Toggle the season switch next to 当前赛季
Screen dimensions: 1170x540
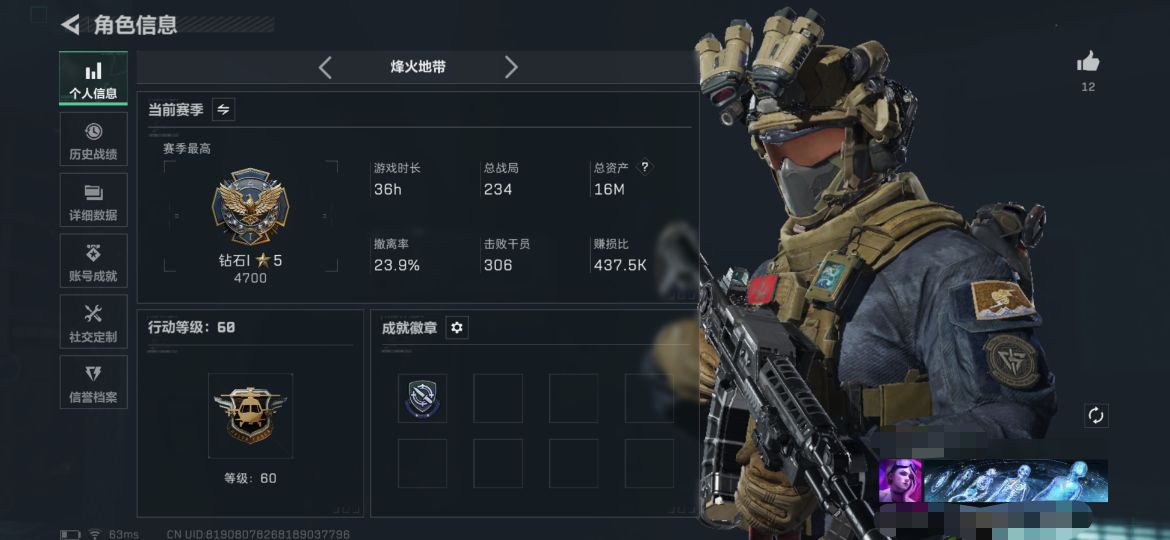coord(224,110)
